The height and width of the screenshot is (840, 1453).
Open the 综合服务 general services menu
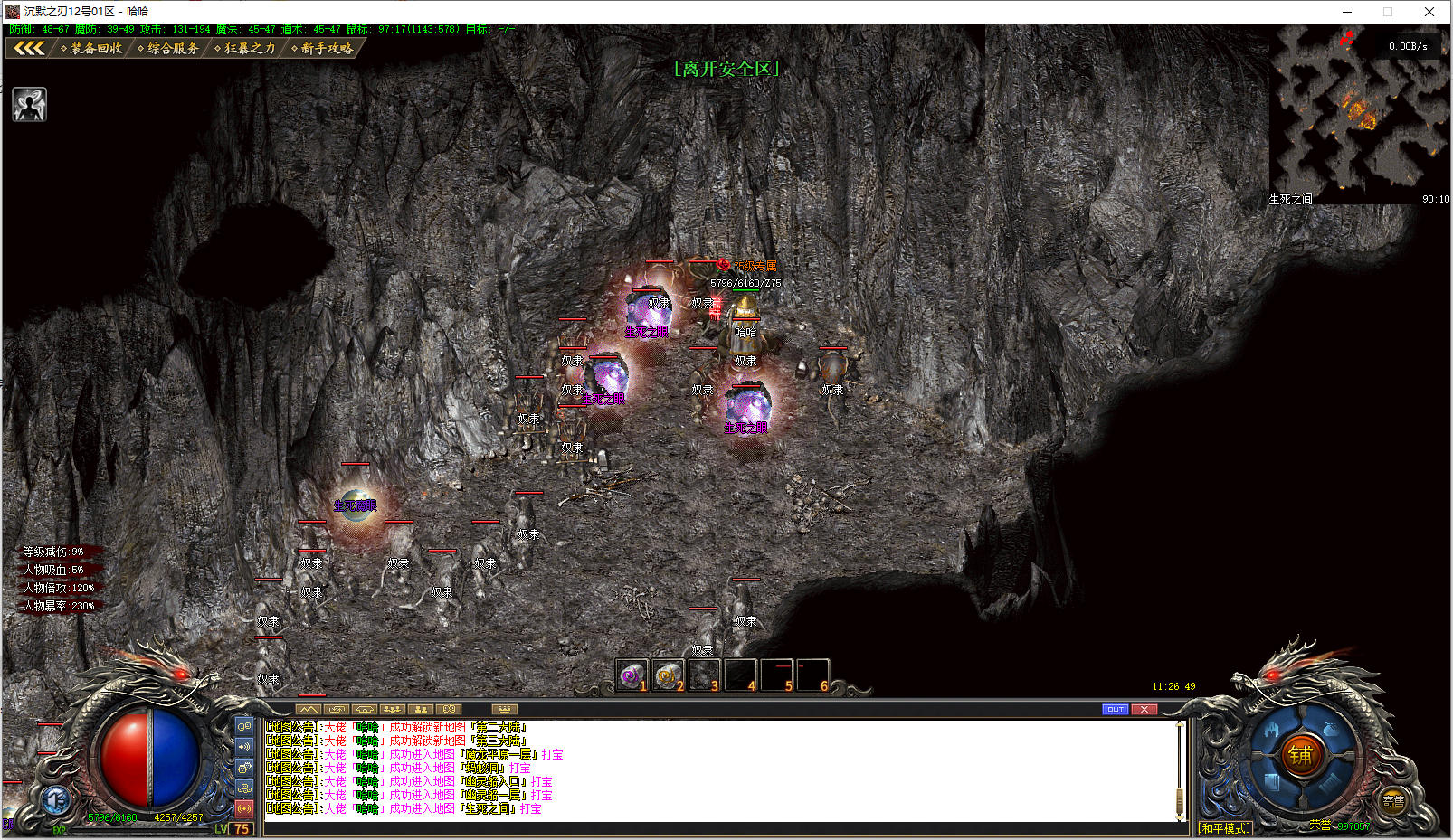[x=168, y=48]
